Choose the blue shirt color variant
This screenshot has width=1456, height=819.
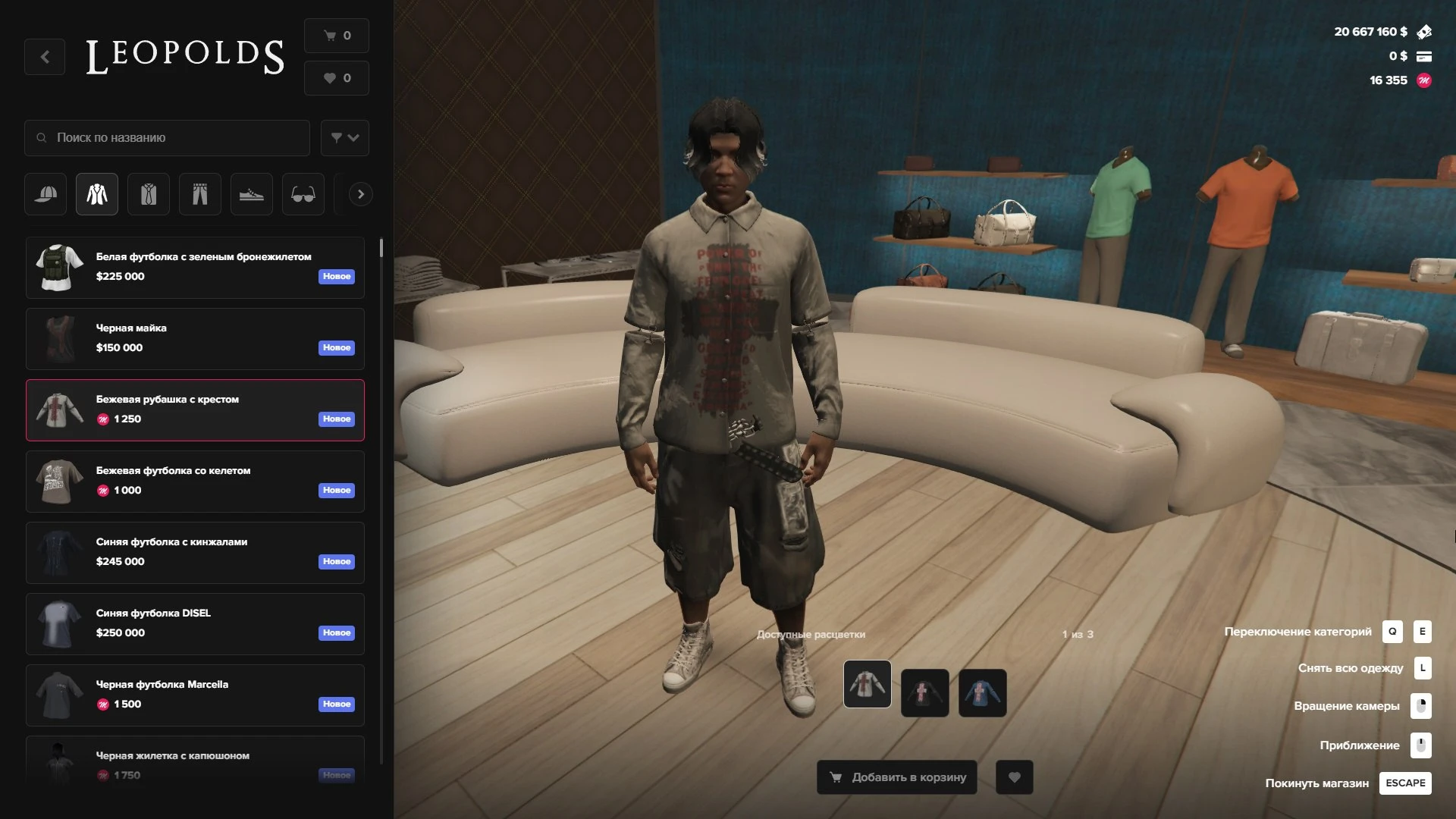pyautogui.click(x=982, y=692)
